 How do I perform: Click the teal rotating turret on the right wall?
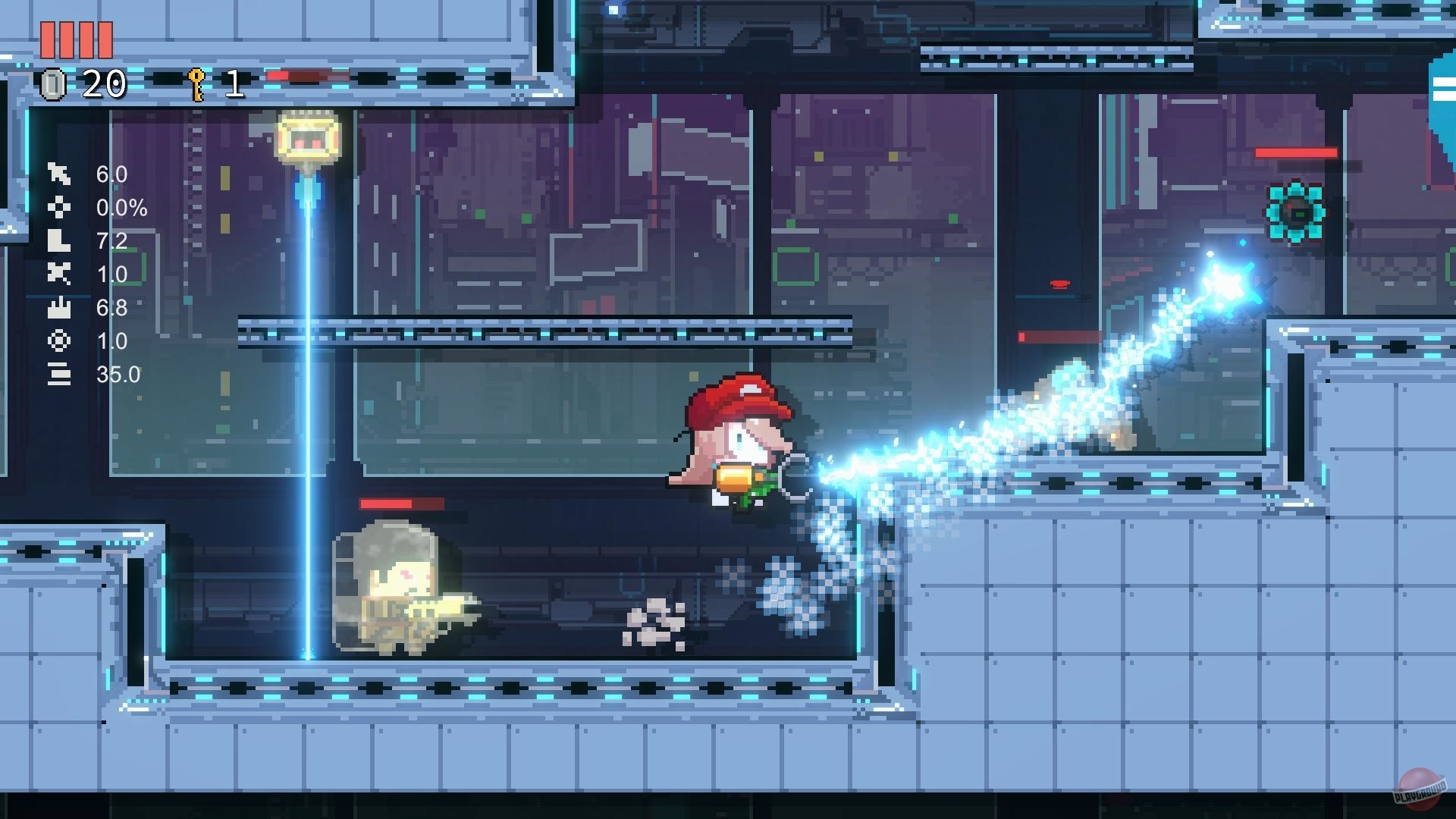click(x=1298, y=213)
